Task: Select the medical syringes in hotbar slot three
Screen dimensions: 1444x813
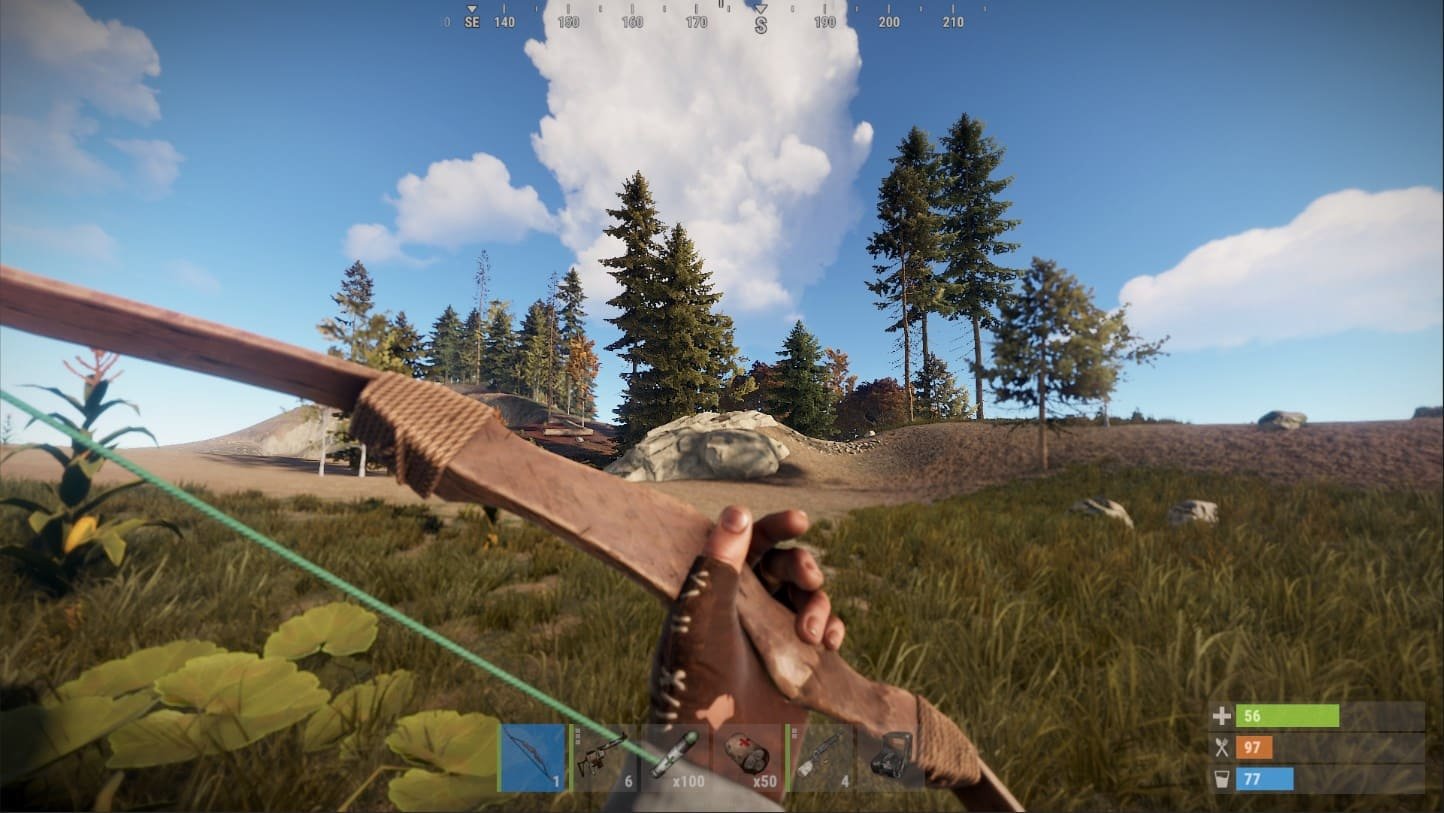Action: point(676,756)
